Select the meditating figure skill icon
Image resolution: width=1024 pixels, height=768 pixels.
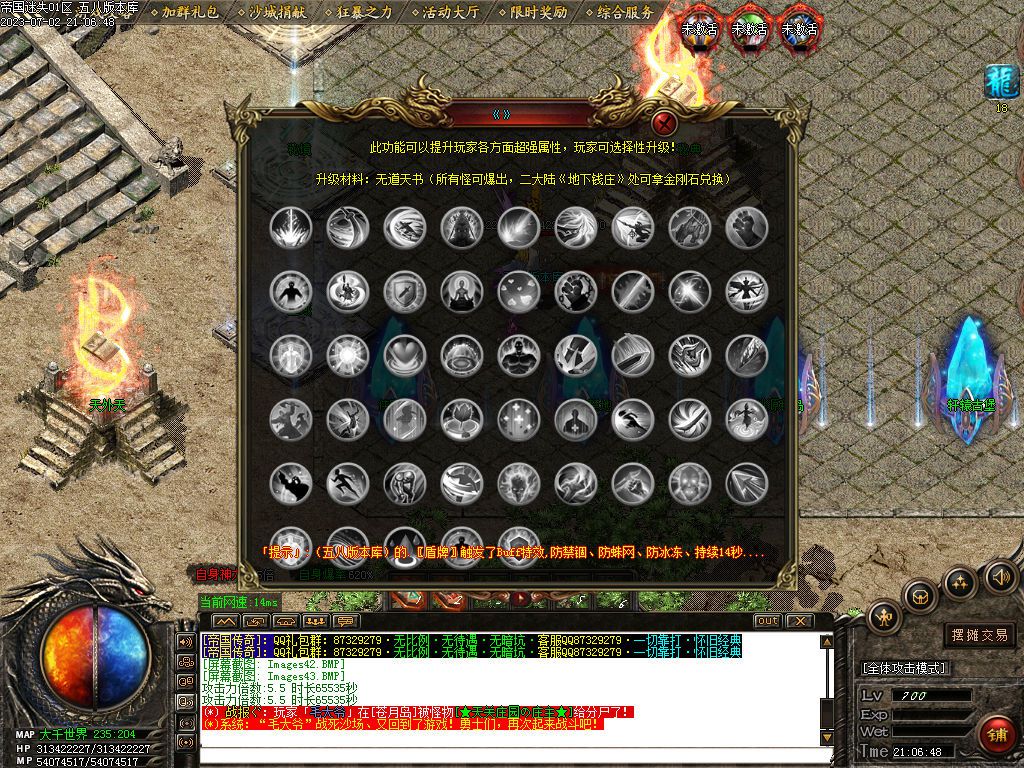[x=462, y=292]
